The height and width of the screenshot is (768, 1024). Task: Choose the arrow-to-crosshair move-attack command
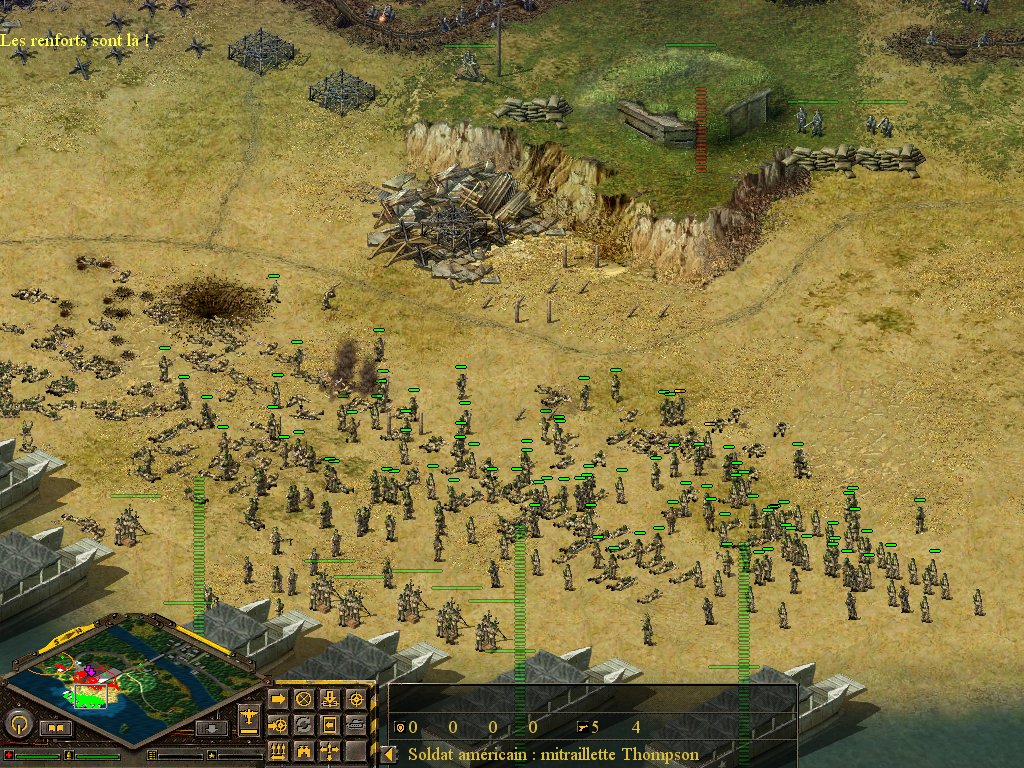click(278, 724)
